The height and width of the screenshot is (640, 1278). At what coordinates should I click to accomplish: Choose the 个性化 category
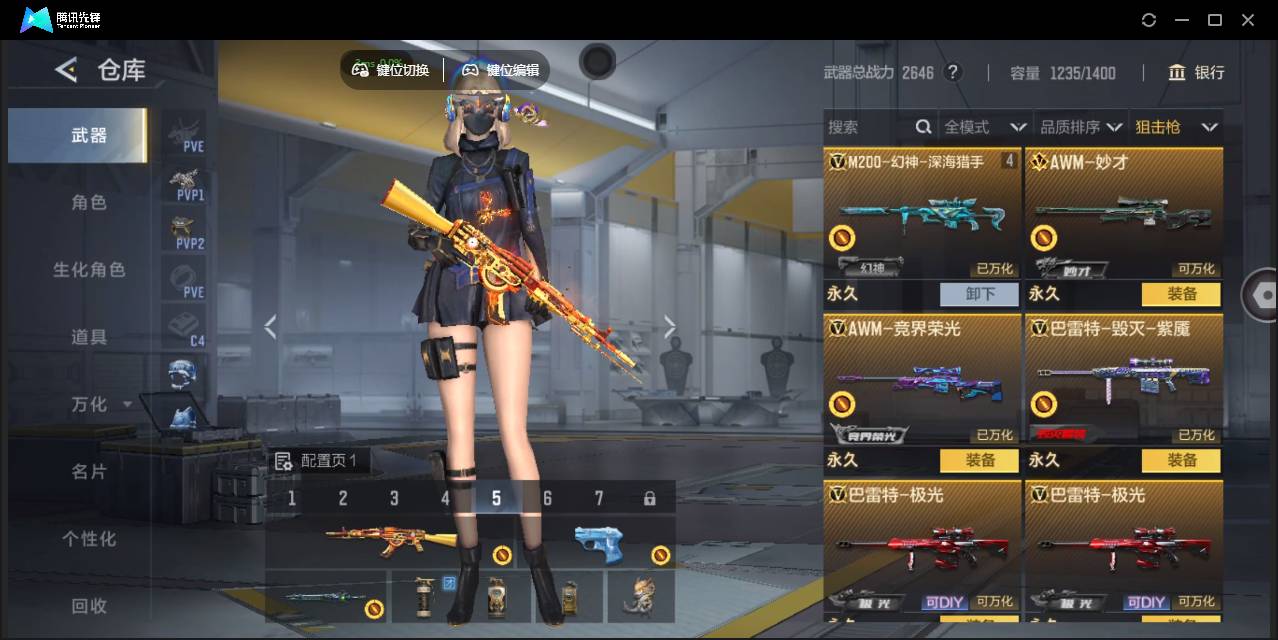pyautogui.click(x=89, y=538)
